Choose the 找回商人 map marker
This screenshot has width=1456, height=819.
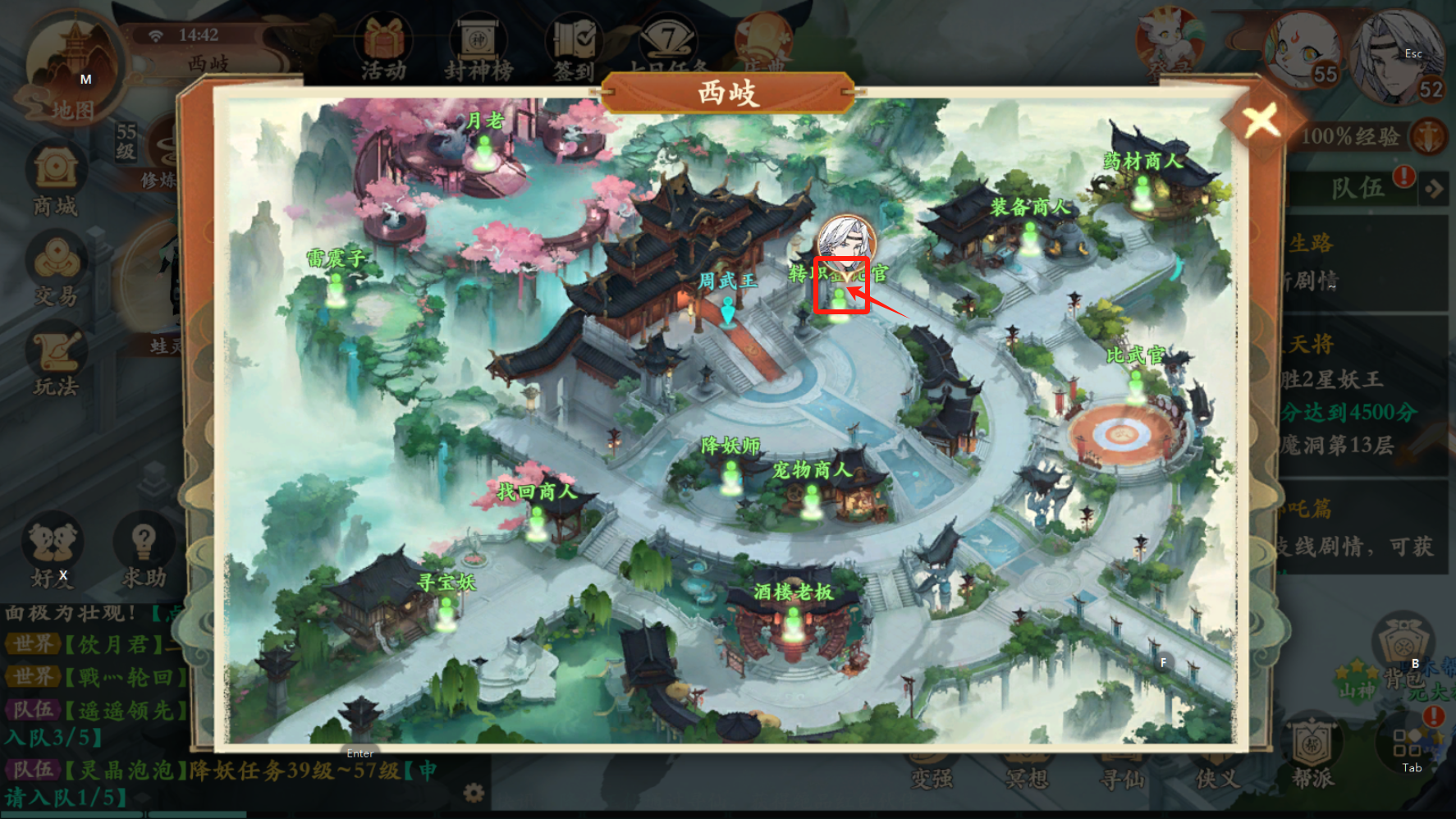(537, 521)
